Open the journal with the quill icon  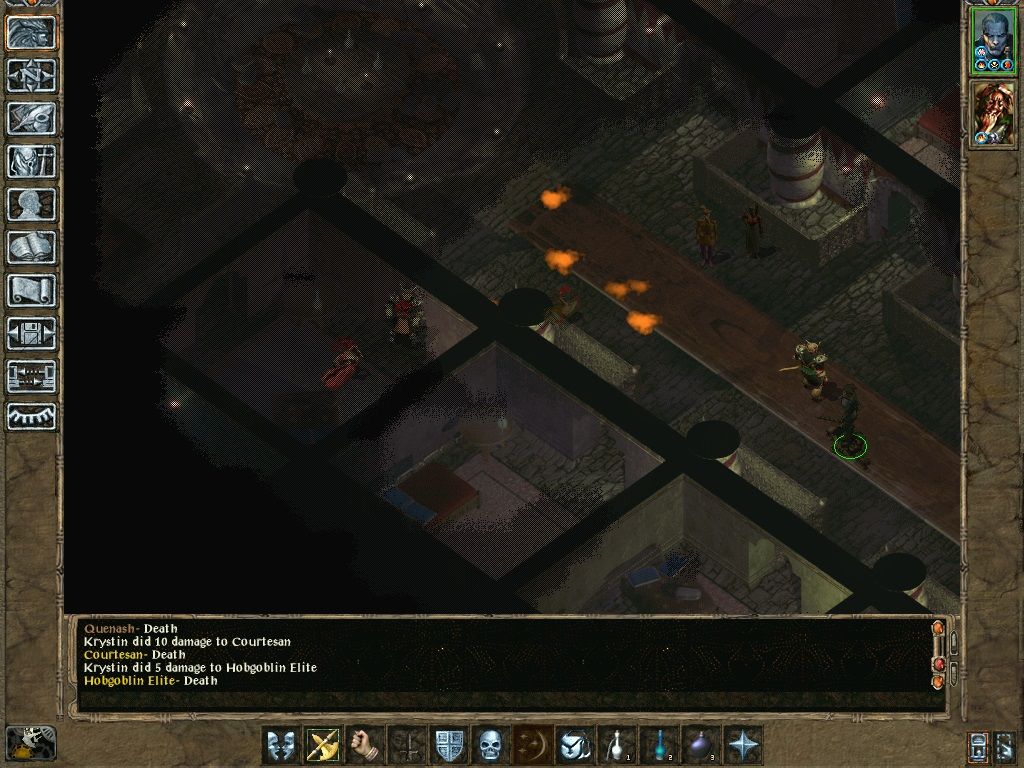[31, 118]
